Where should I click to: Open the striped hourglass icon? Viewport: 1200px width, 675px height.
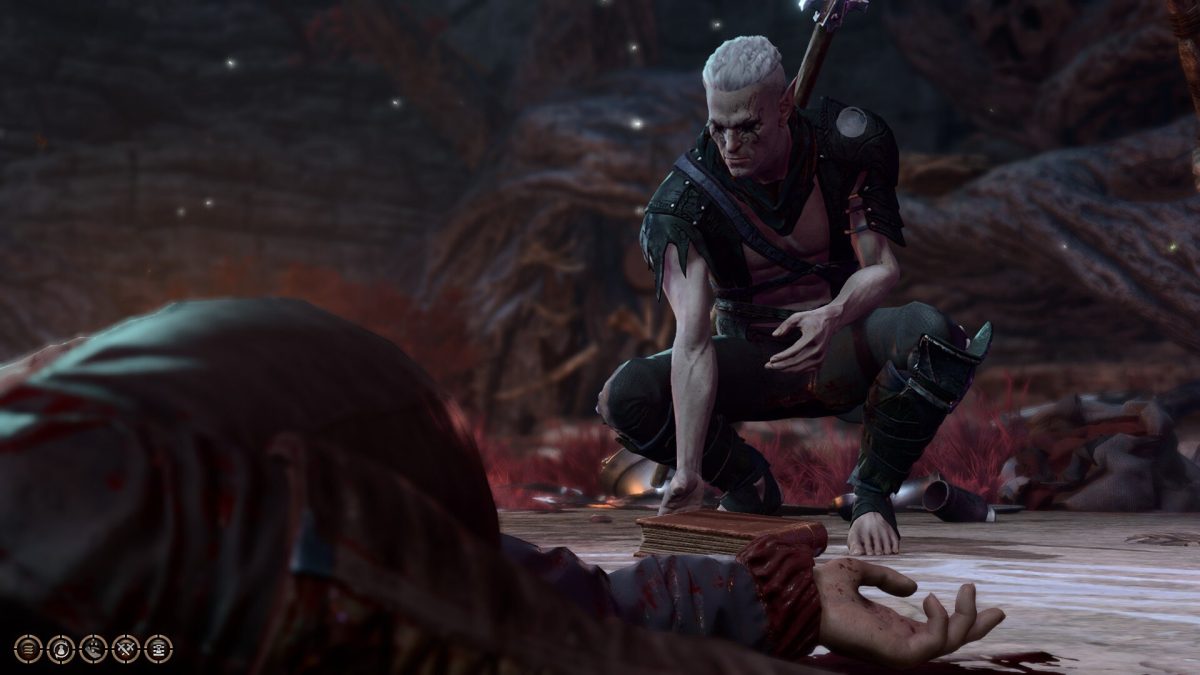pos(158,649)
